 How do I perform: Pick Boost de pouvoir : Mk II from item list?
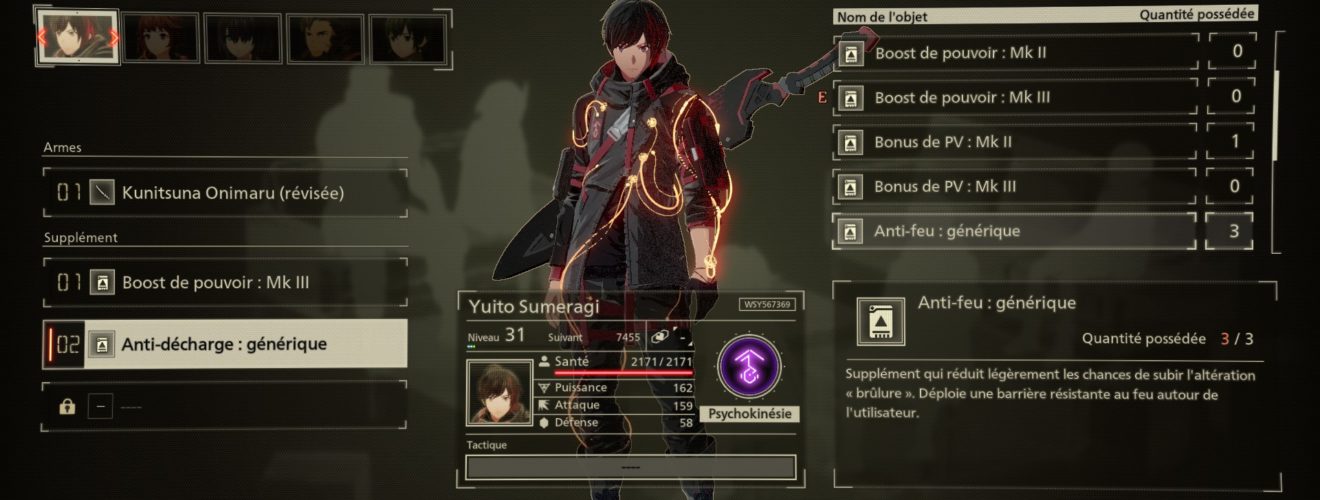(x=1015, y=52)
